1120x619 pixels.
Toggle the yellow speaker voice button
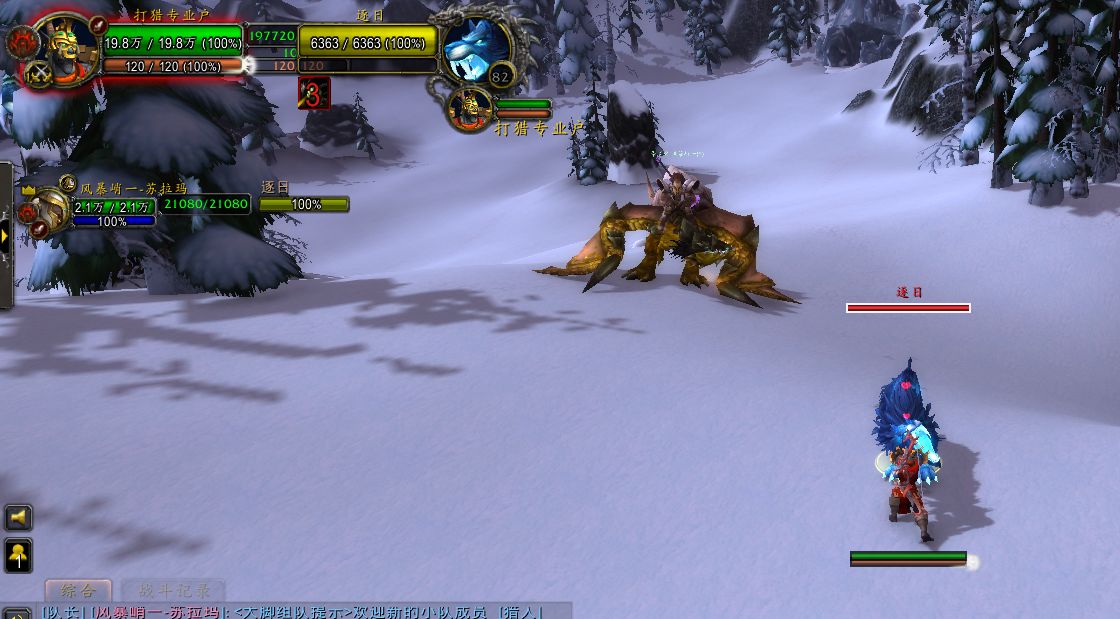(x=18, y=517)
